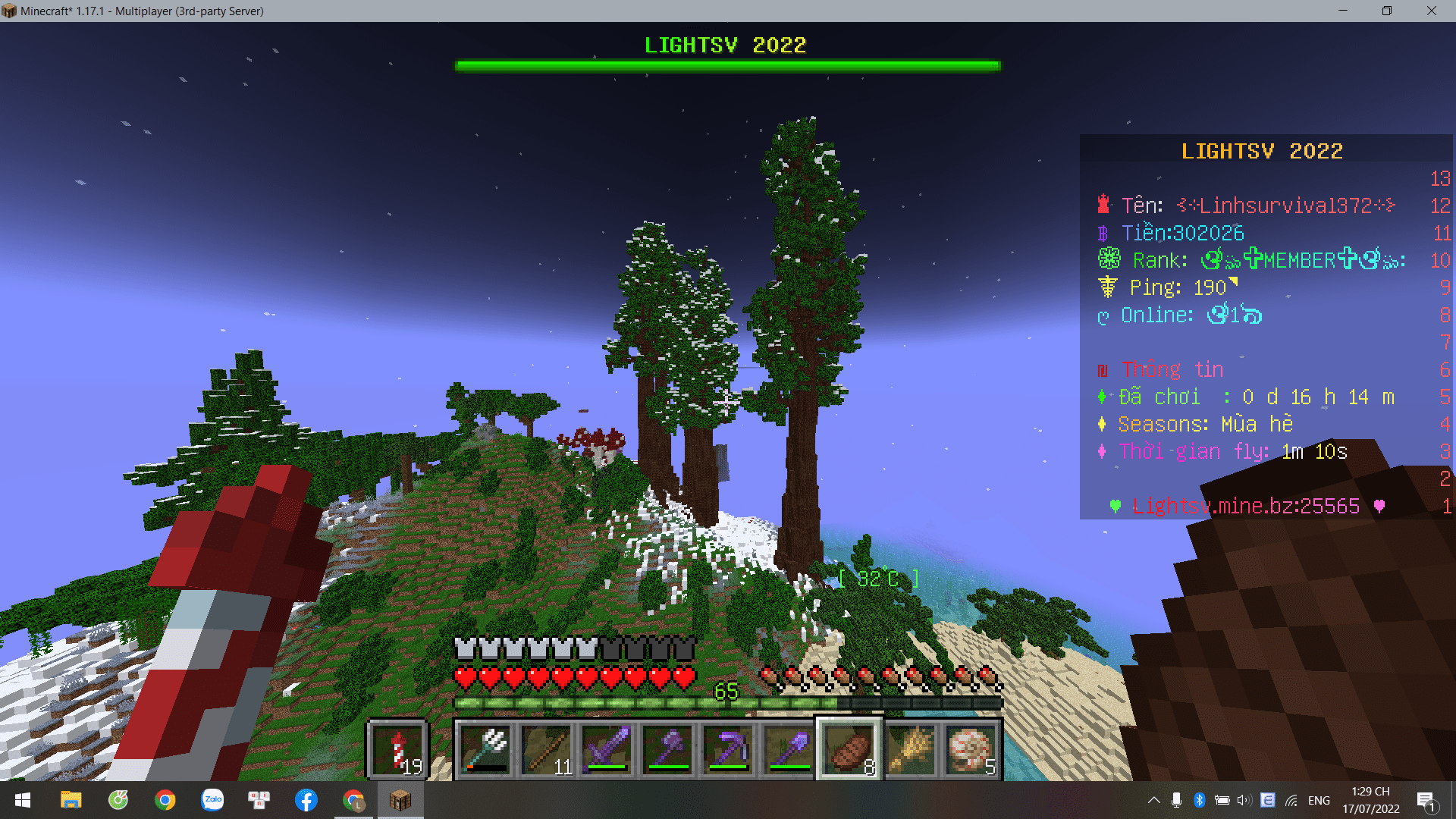Open Google Chrome from the taskbar
1456x819 pixels.
click(165, 800)
